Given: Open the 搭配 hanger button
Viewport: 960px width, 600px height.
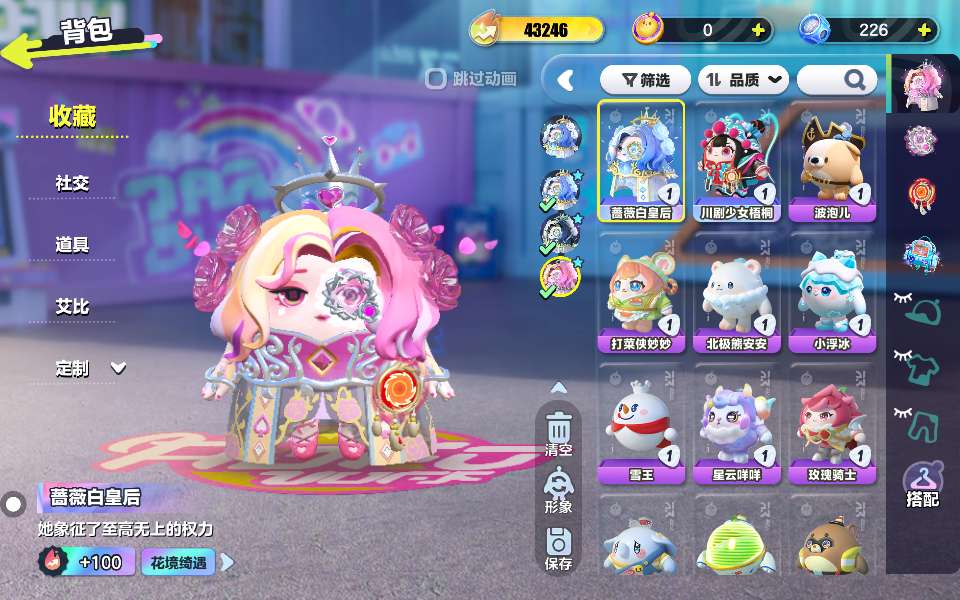Looking at the screenshot, I should [x=922, y=485].
